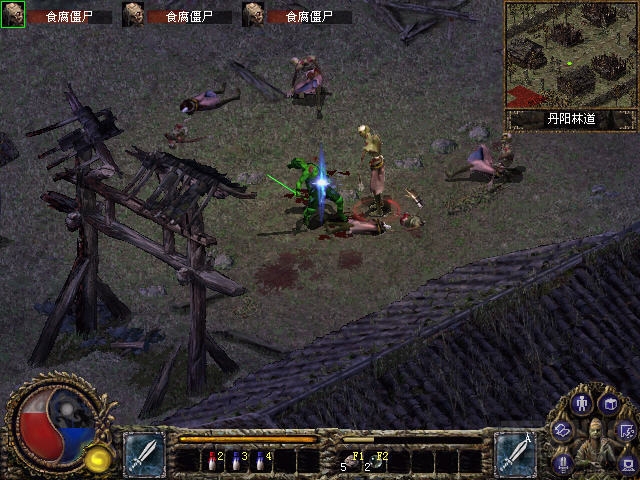The width and height of the screenshot is (640, 480).
Task: Select the green-framed zombie portrait
Action: (13, 14)
